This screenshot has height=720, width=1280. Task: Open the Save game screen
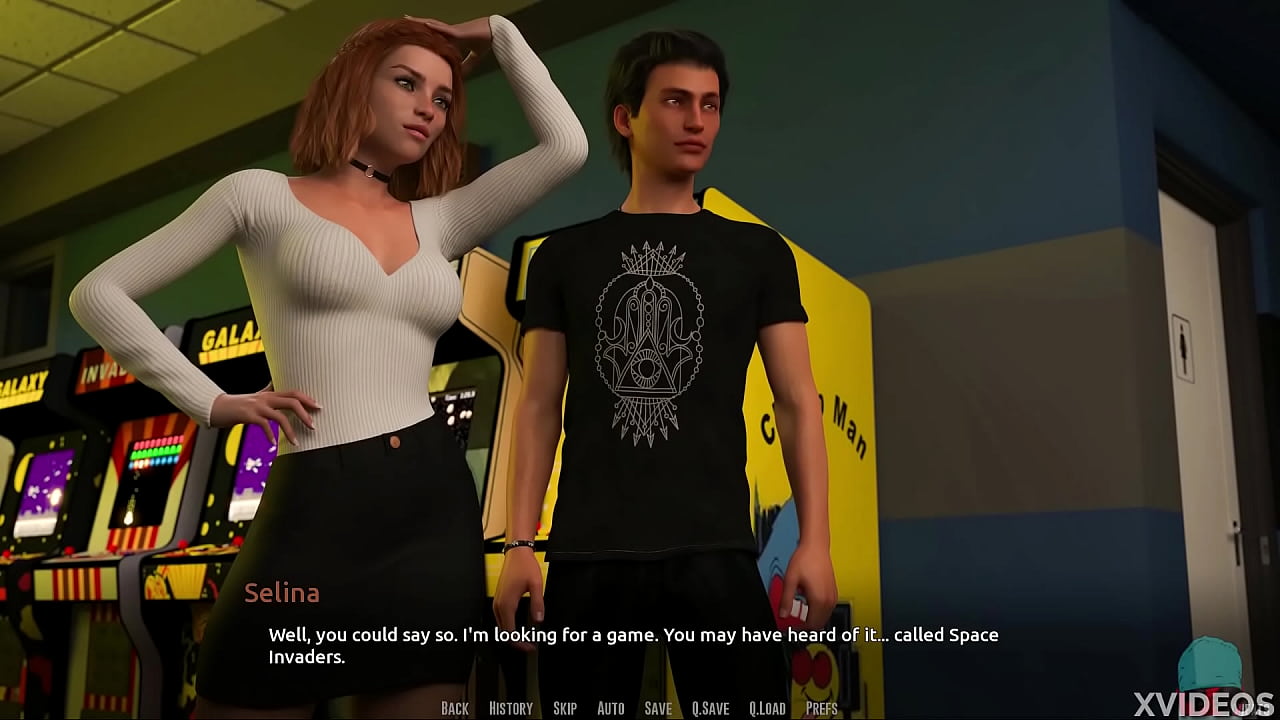(658, 708)
